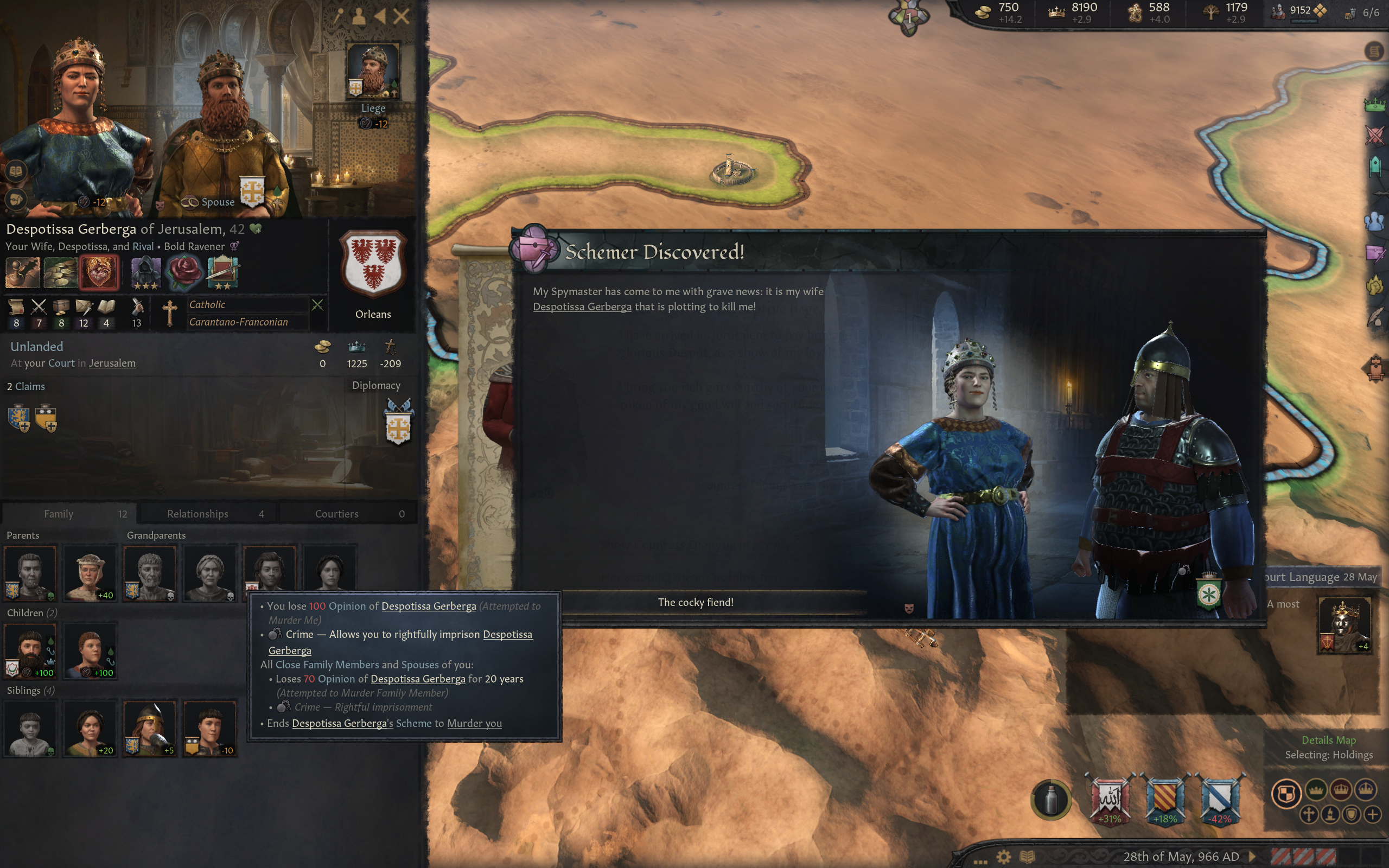Open Carantano-Franconian culture entry
This screenshot has width=1389, height=868.
(238, 322)
